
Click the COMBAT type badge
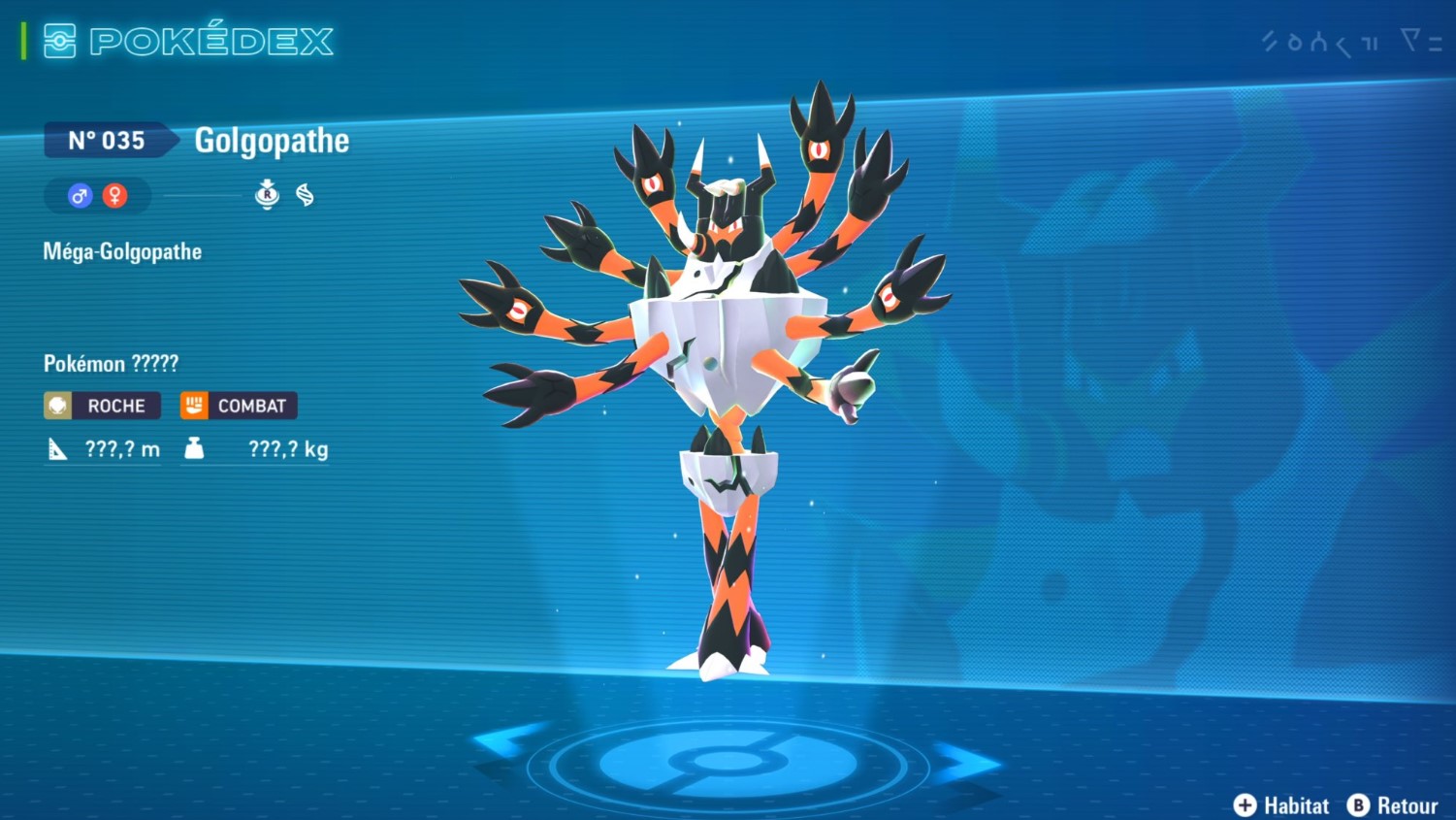click(239, 406)
